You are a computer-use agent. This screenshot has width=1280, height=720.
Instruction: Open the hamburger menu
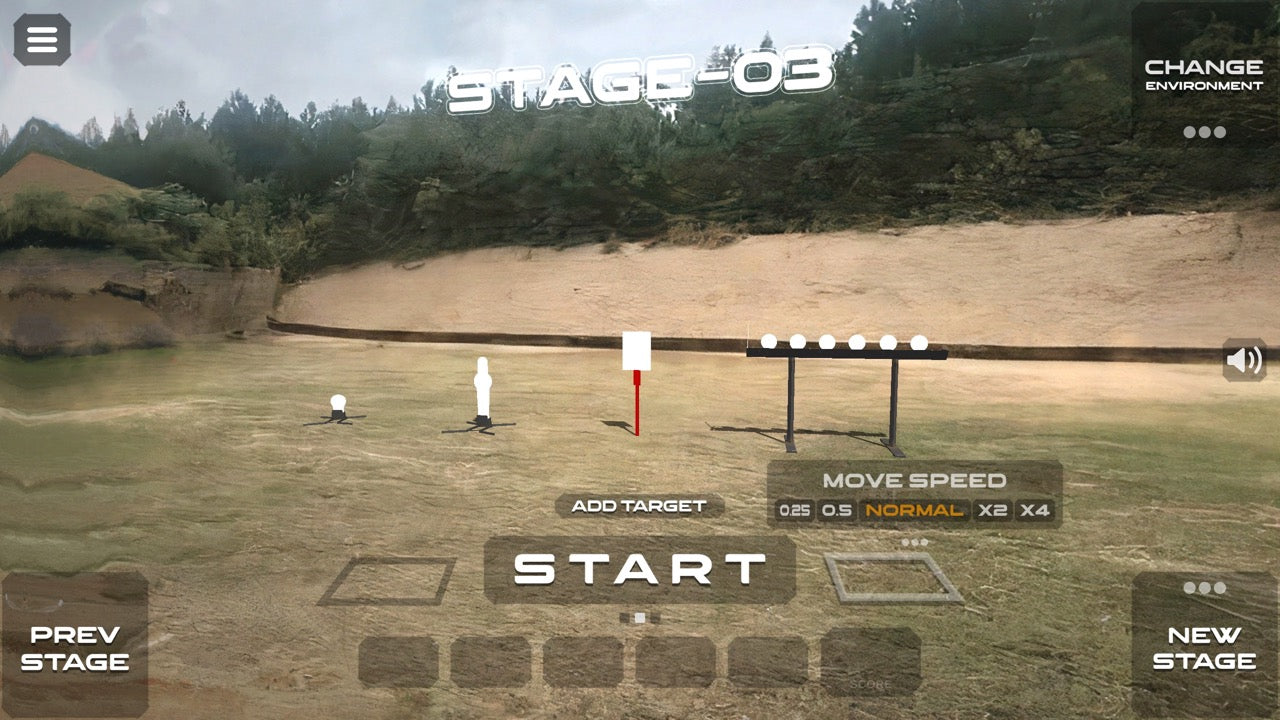pos(42,40)
